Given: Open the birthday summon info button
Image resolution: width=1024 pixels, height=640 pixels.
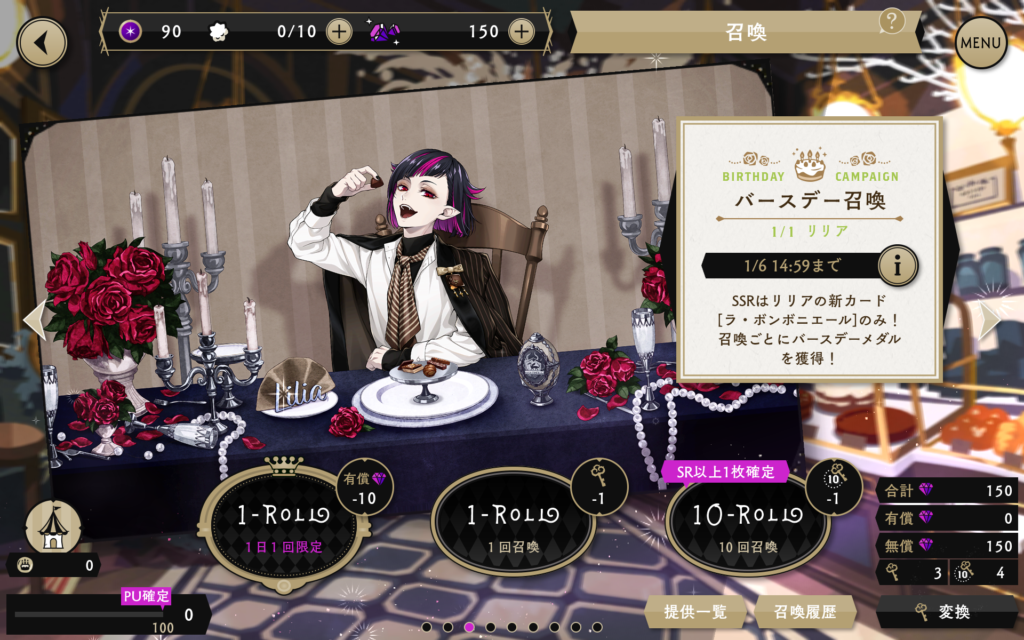Looking at the screenshot, I should [897, 266].
